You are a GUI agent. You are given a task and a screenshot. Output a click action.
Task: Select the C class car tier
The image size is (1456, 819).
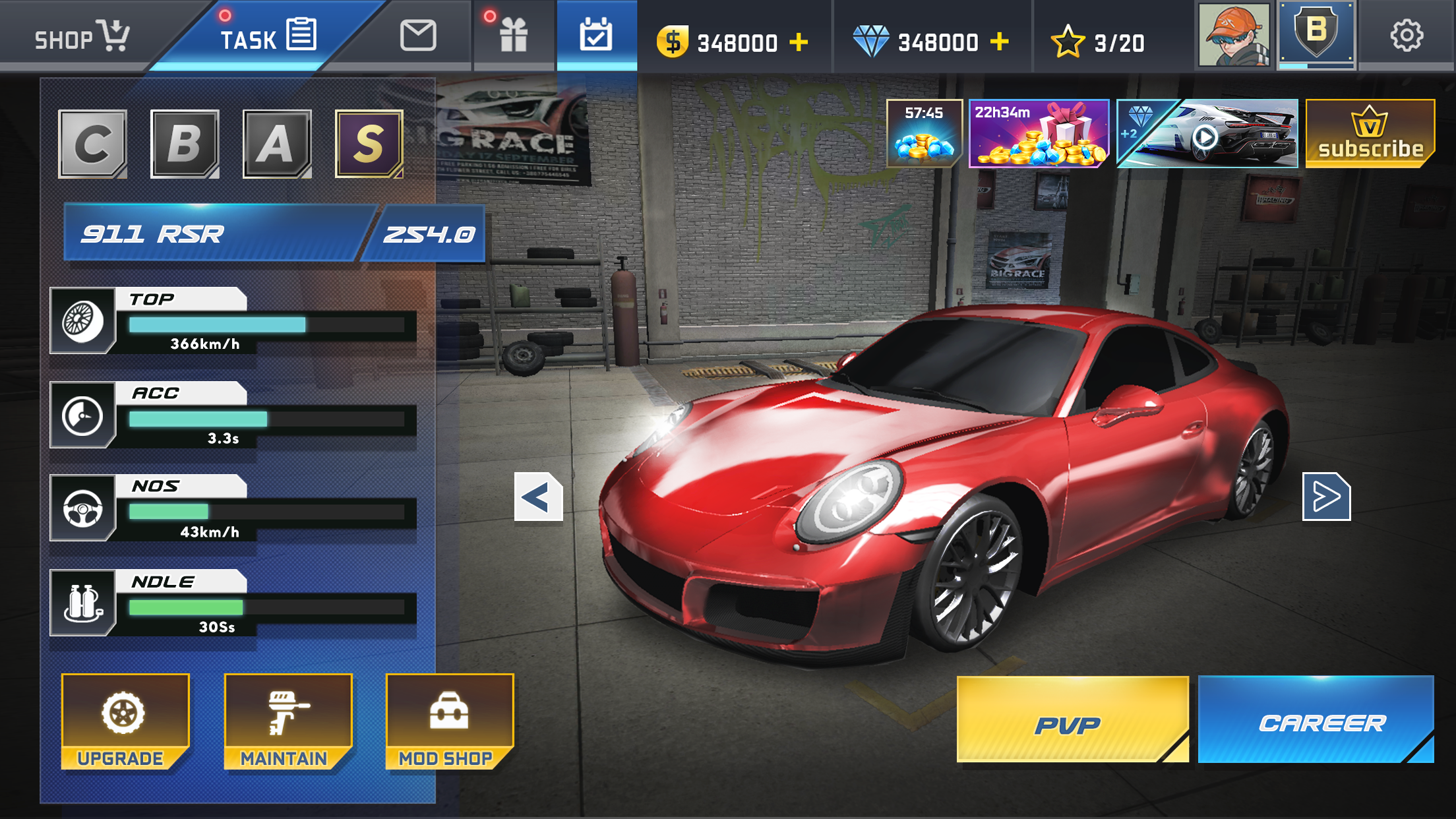coord(92,144)
